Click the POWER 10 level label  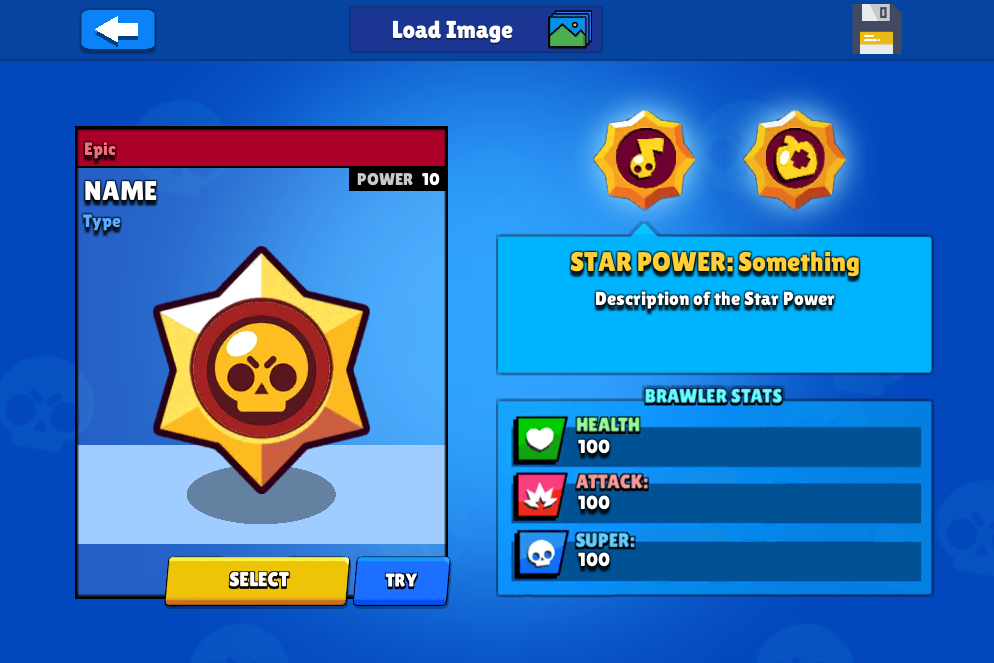(398, 180)
